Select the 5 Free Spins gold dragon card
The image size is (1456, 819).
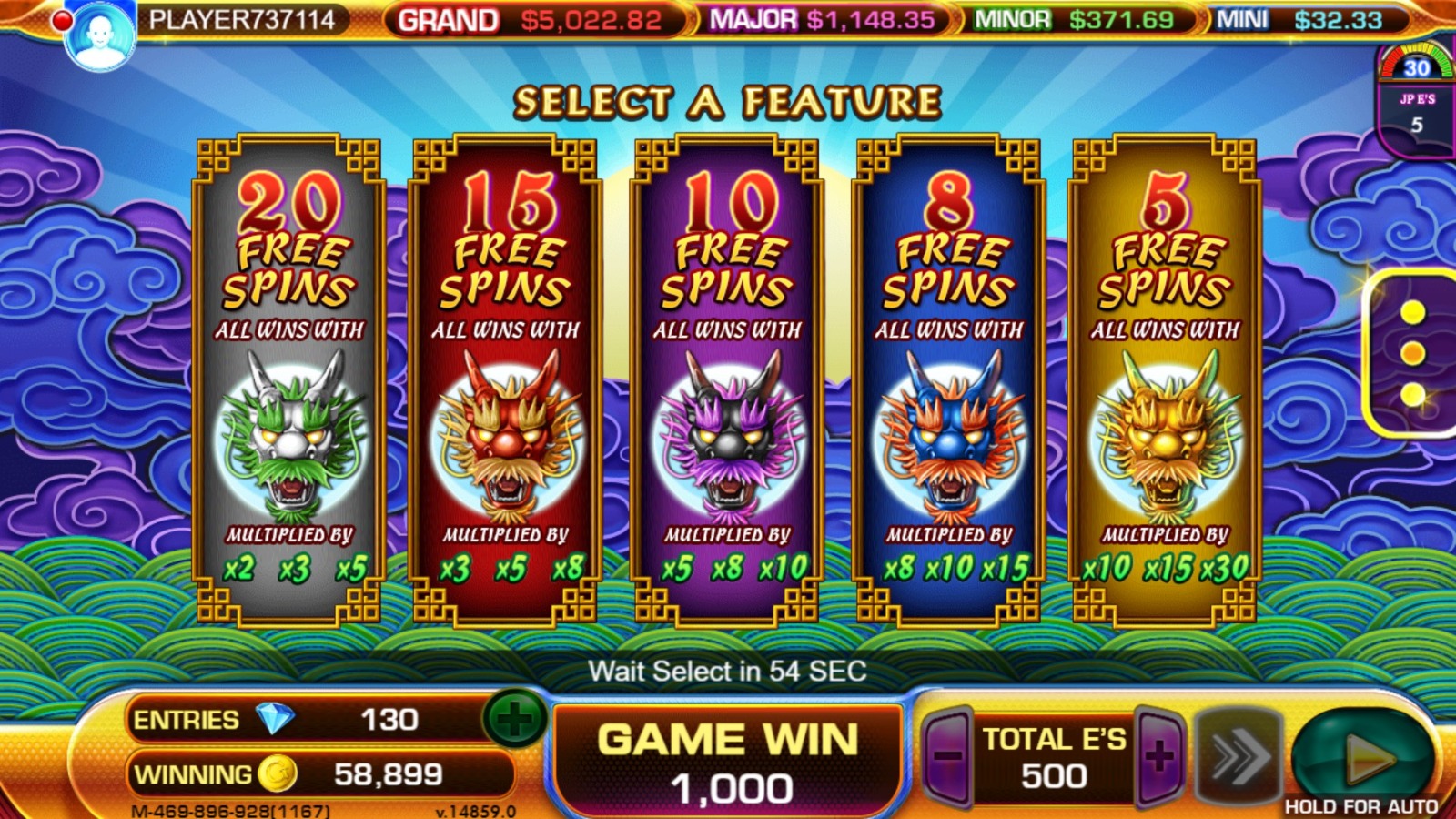(1165, 382)
